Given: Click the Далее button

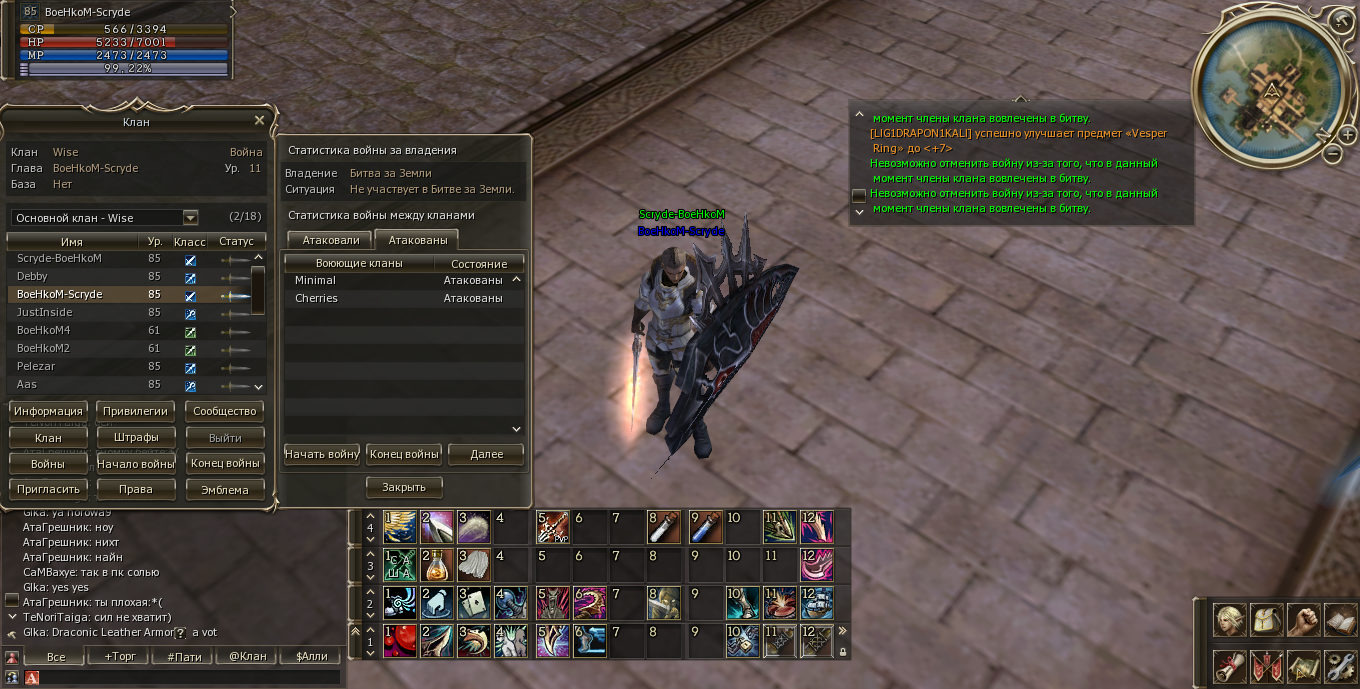Looking at the screenshot, I should (x=486, y=454).
